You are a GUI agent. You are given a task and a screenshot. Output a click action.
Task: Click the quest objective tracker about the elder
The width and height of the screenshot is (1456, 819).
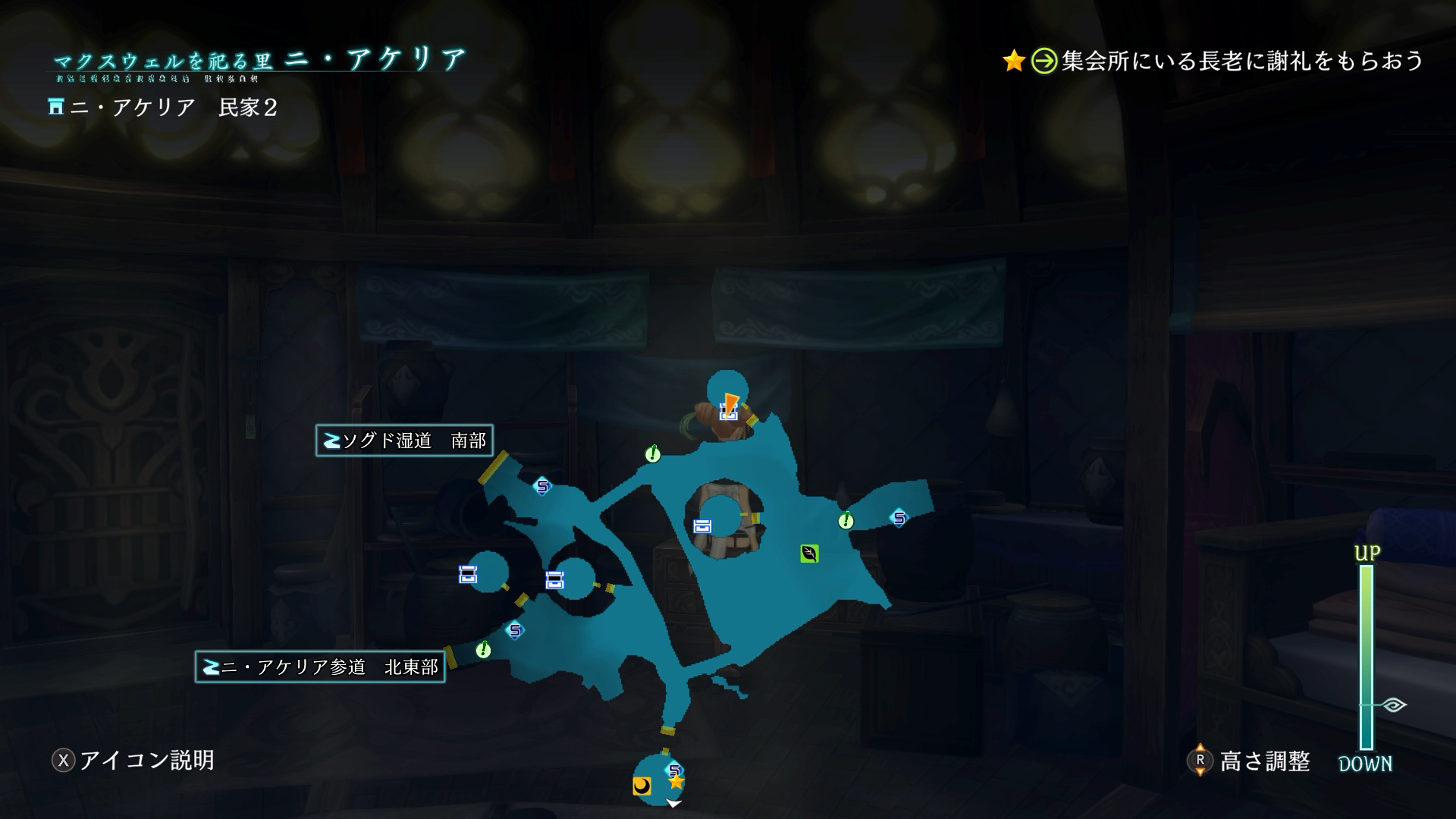tap(1213, 61)
